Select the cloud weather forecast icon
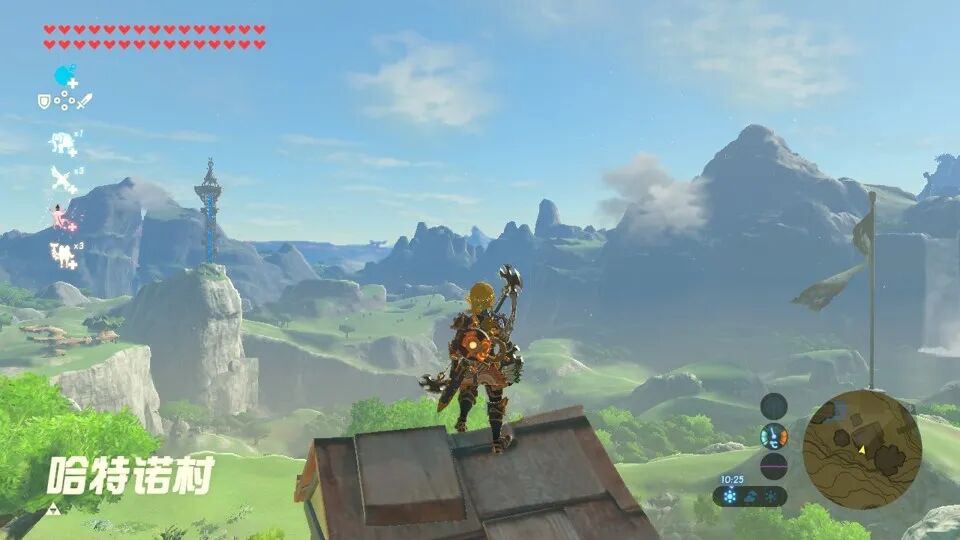Screen dimensions: 960x540 pos(752,496)
